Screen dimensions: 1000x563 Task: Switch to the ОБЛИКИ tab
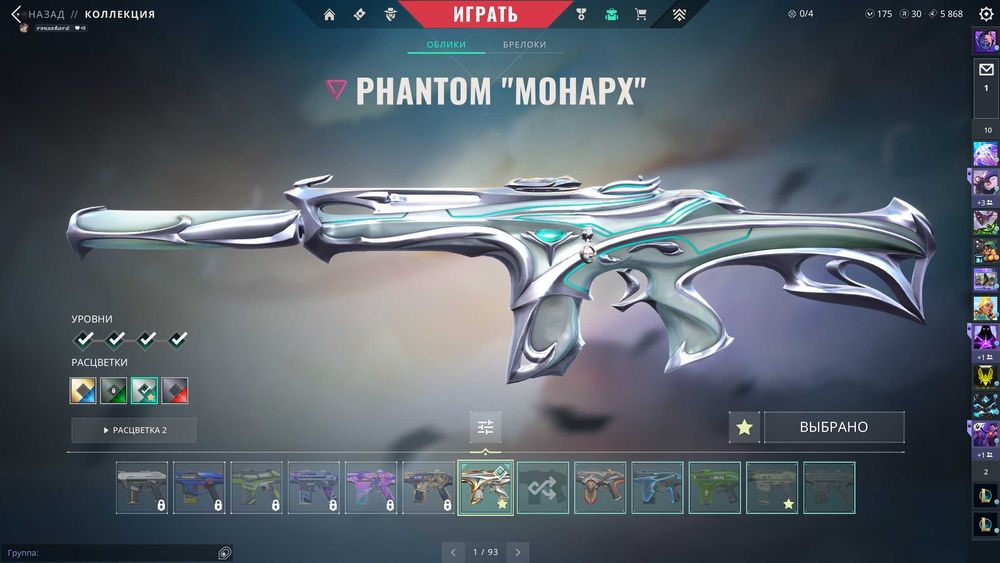click(x=446, y=45)
